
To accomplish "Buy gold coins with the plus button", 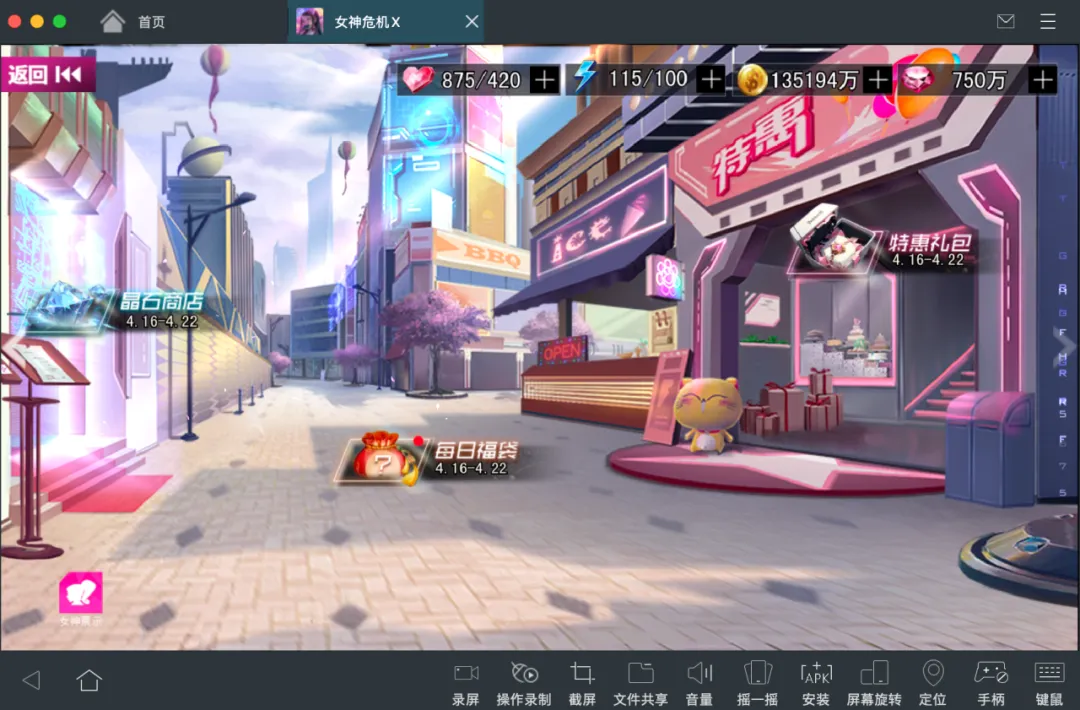I will (877, 80).
